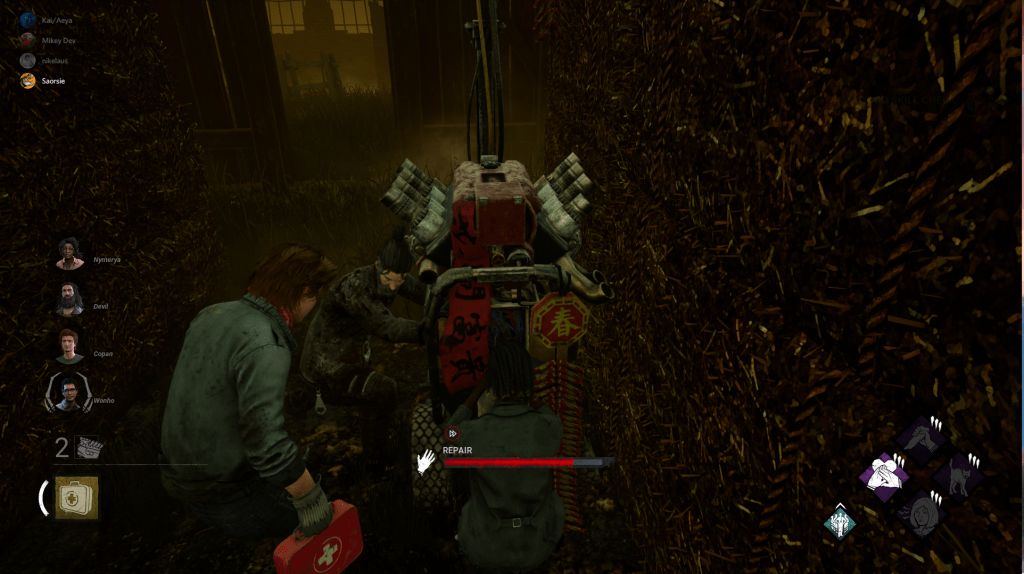Viewport: 1024px width, 574px height.
Task: Activate the hands-over-heart perk icon
Action: click(x=883, y=475)
